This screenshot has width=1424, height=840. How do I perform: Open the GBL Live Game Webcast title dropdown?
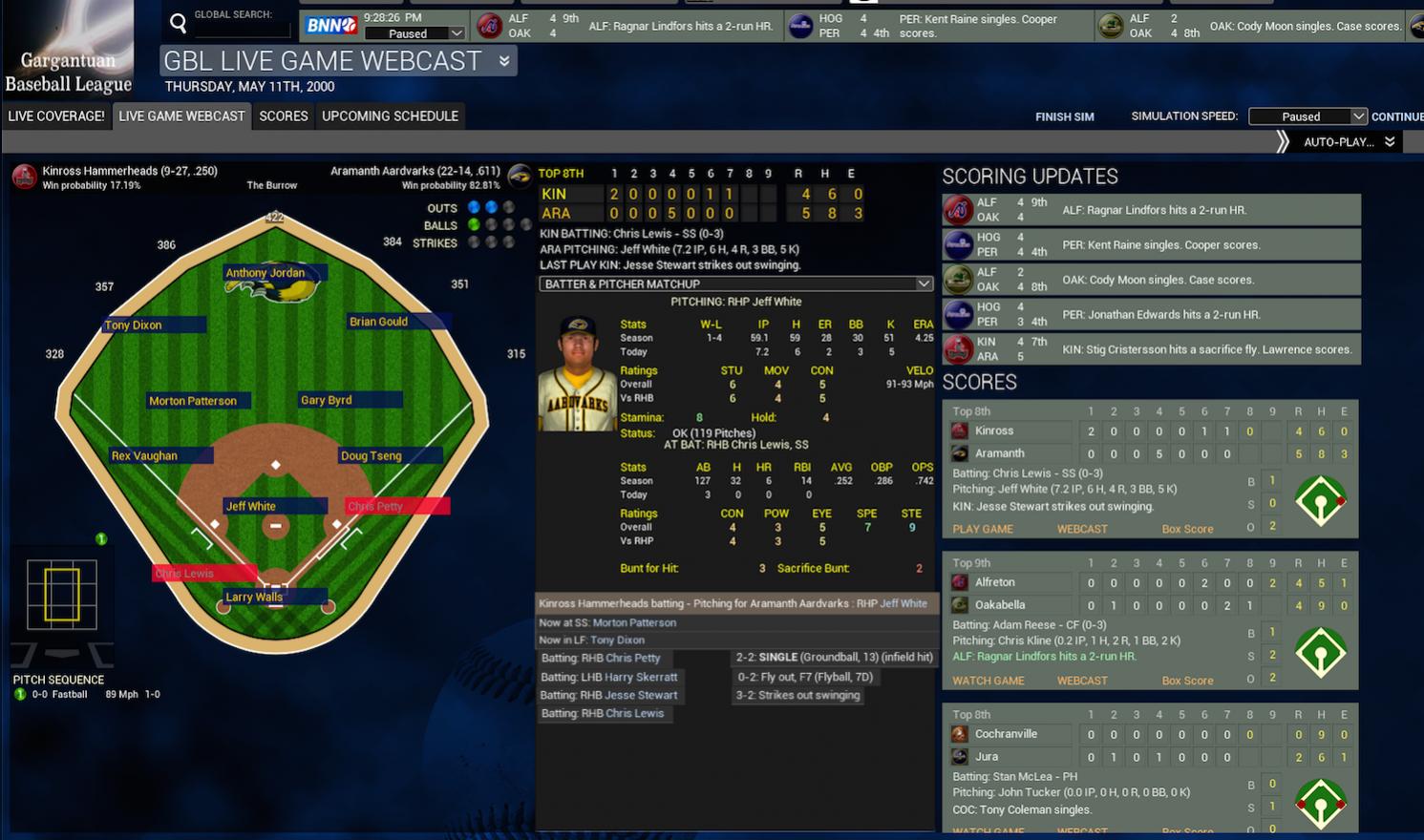[x=504, y=61]
